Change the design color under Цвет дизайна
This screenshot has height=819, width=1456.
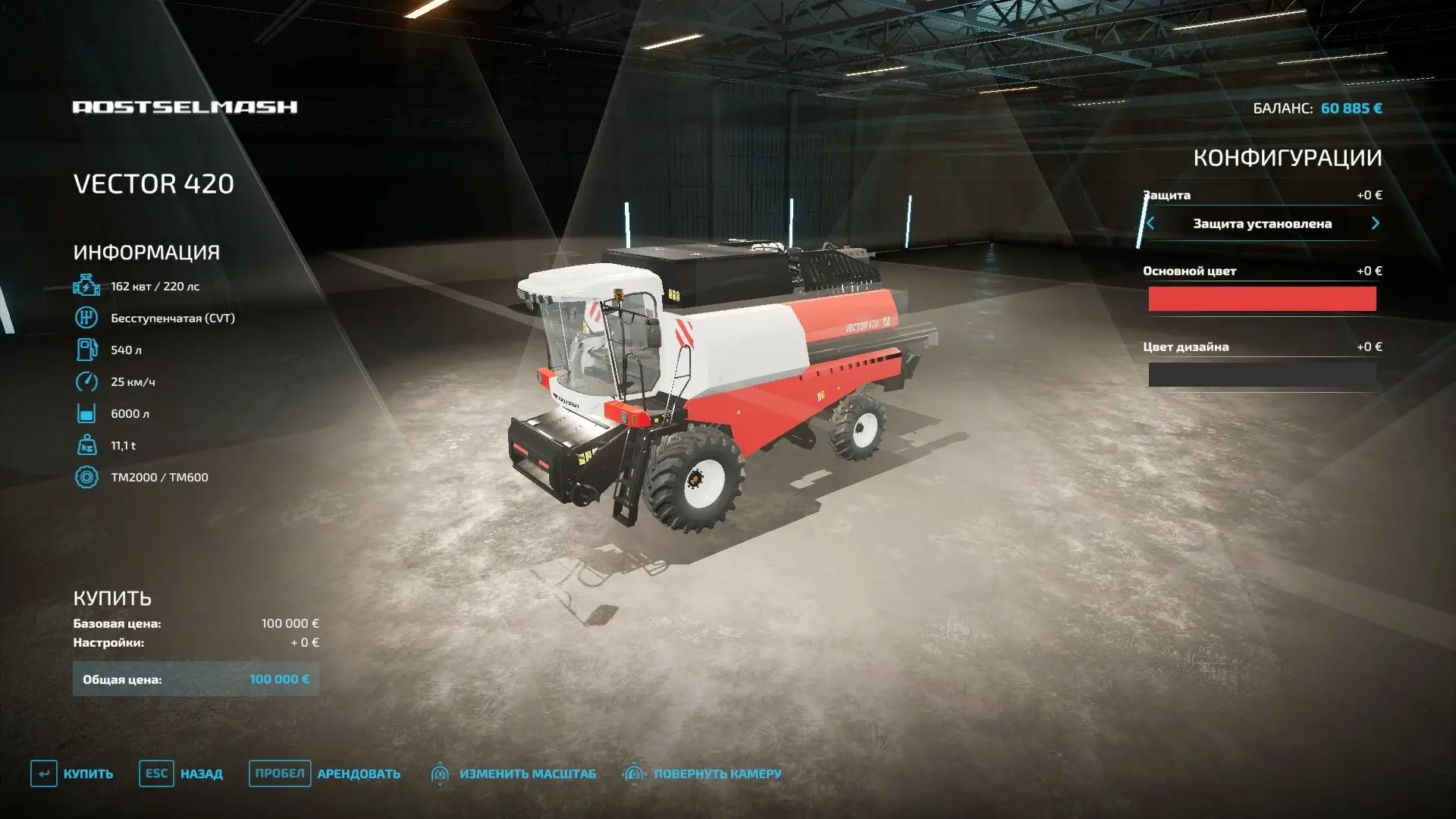point(1261,374)
